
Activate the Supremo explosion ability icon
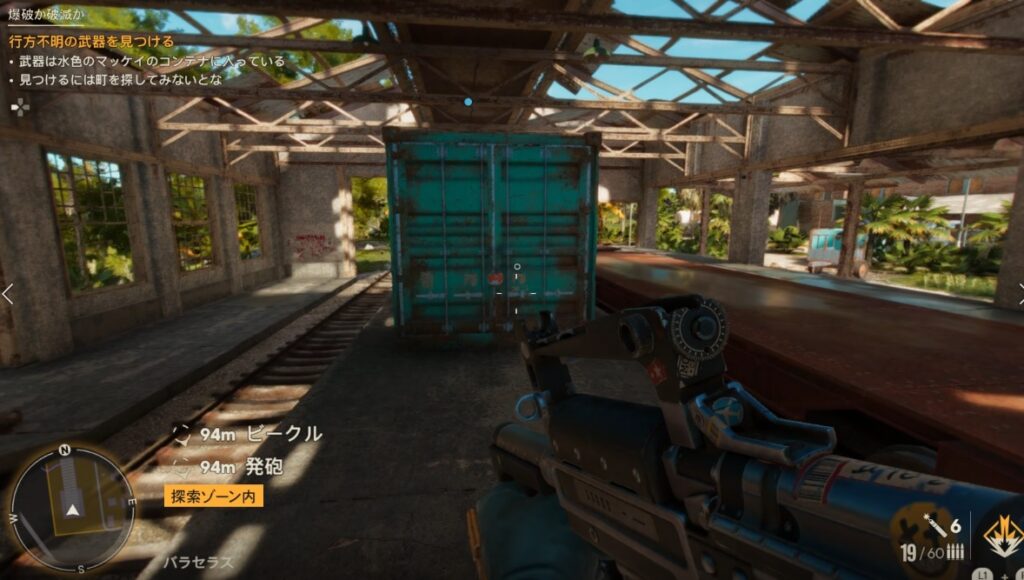[x=1003, y=536]
